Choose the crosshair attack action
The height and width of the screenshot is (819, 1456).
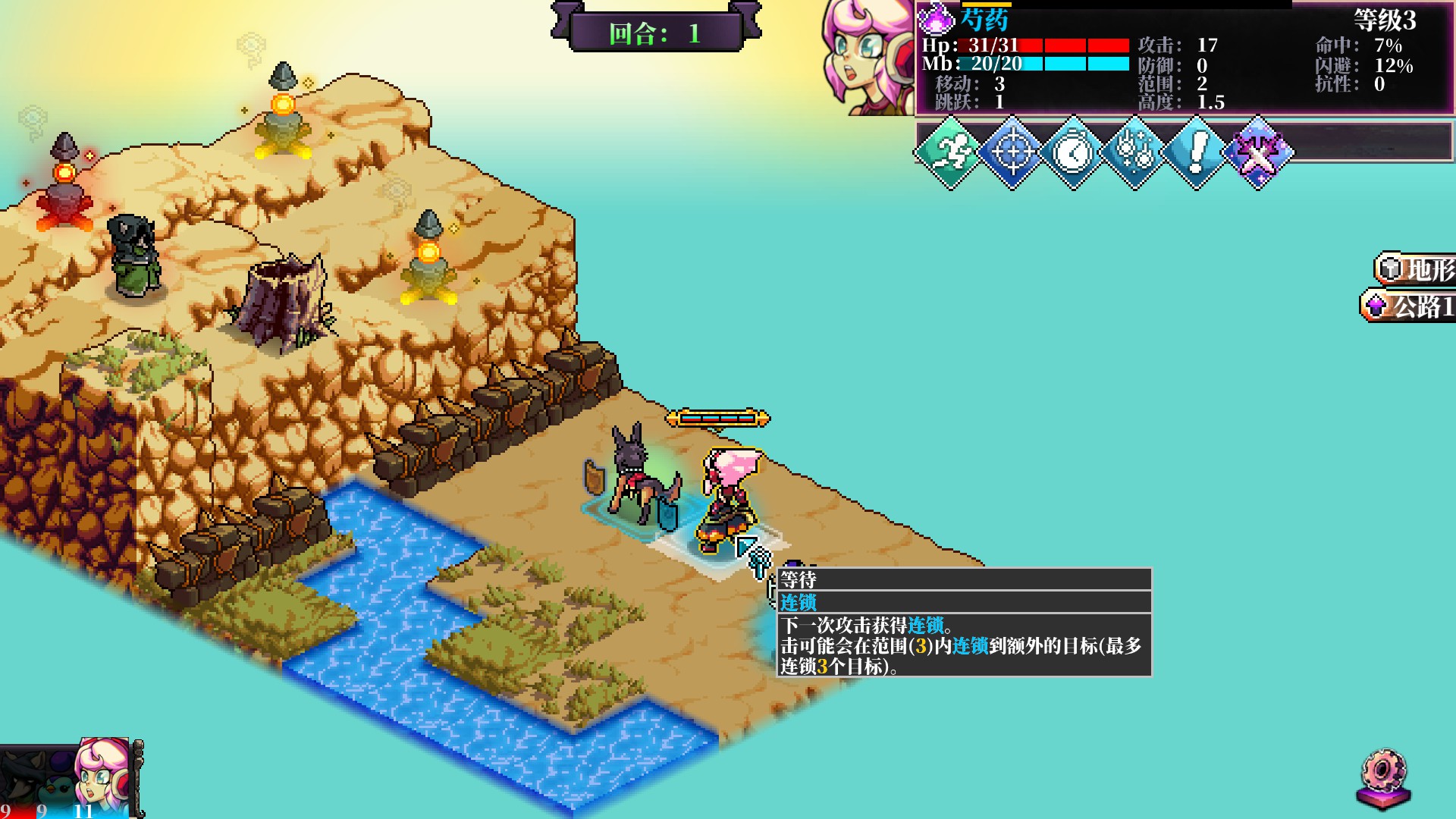(1012, 152)
